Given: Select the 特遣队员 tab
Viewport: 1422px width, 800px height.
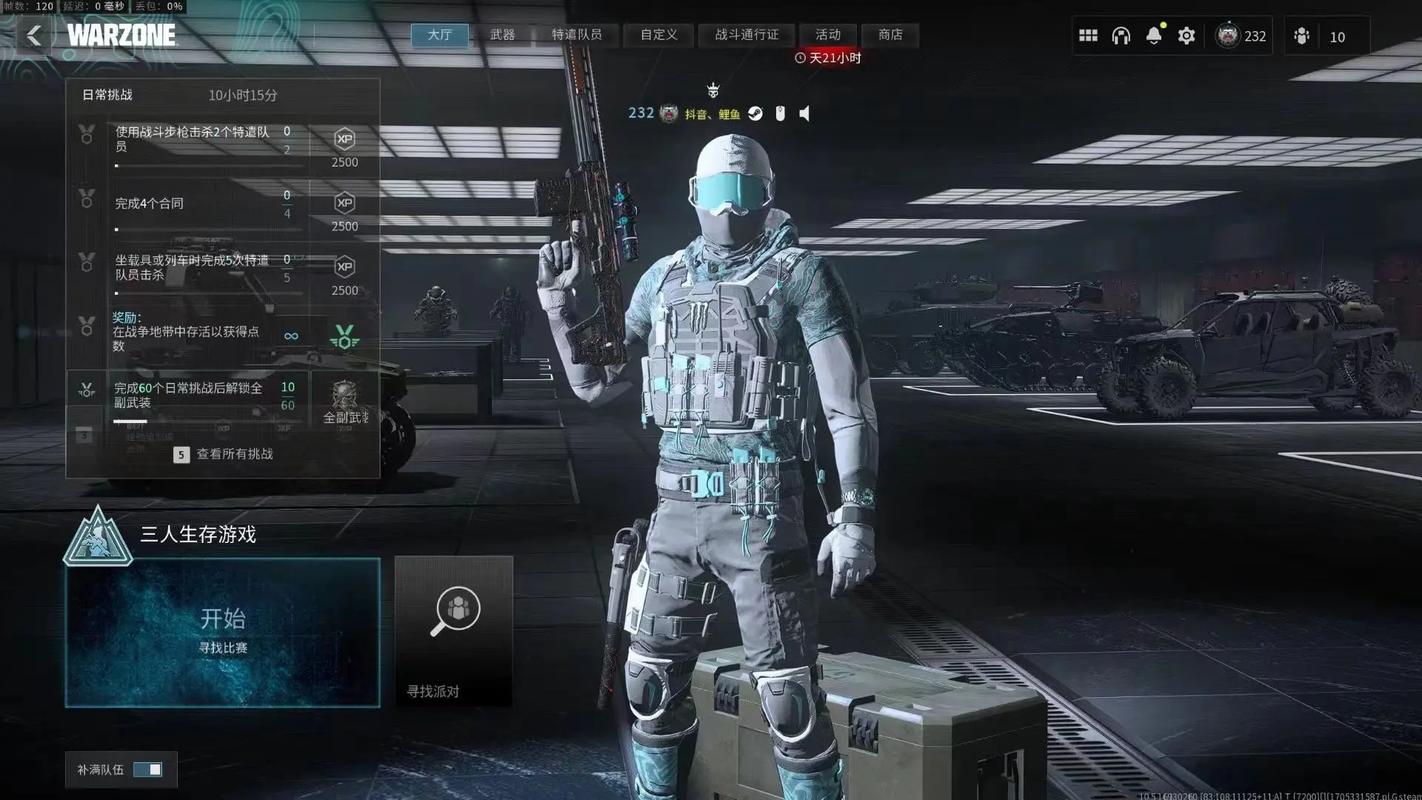Looking at the screenshot, I should 577,35.
